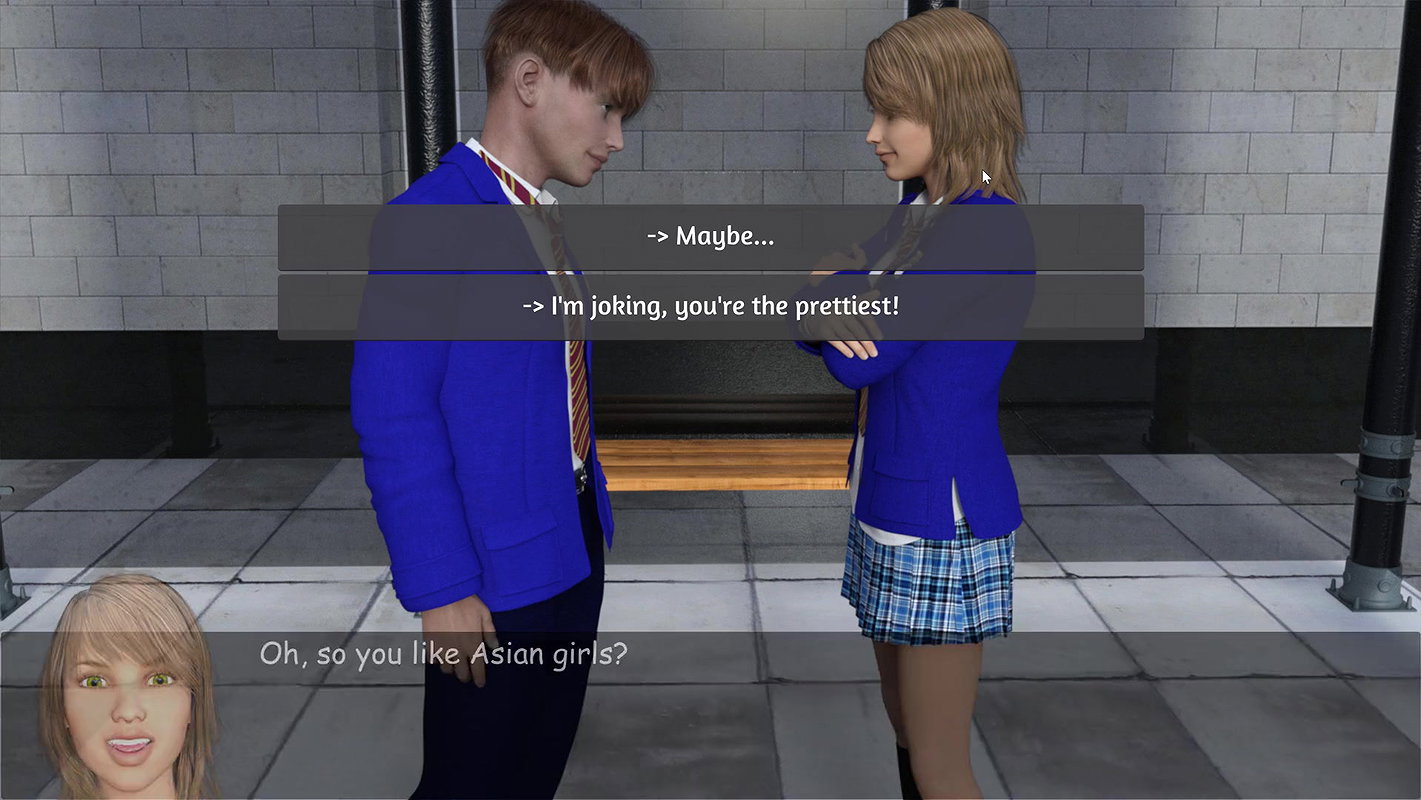Choose the "Maybe..." reply option

click(x=710, y=237)
